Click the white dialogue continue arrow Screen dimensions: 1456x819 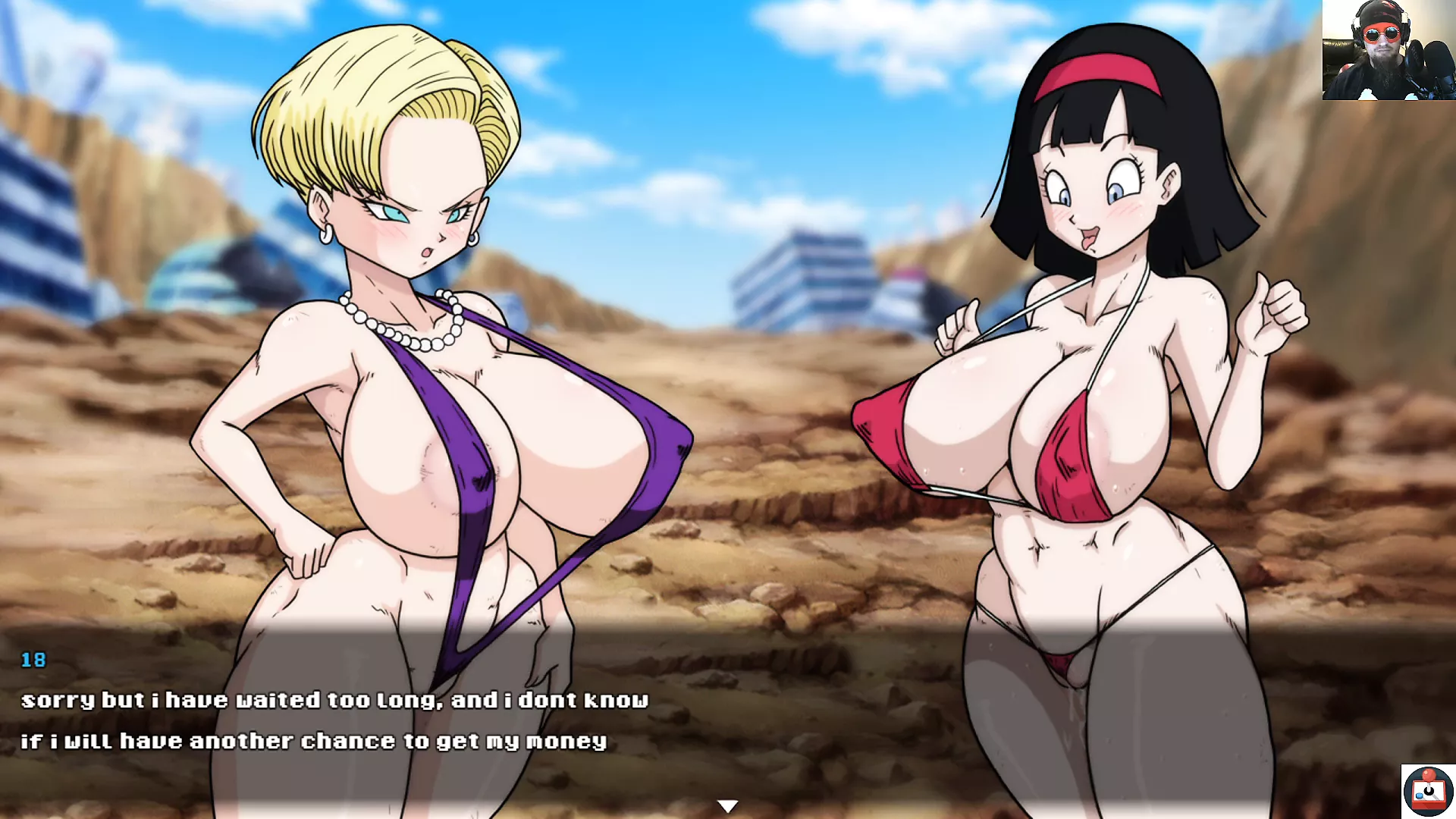coord(727,806)
